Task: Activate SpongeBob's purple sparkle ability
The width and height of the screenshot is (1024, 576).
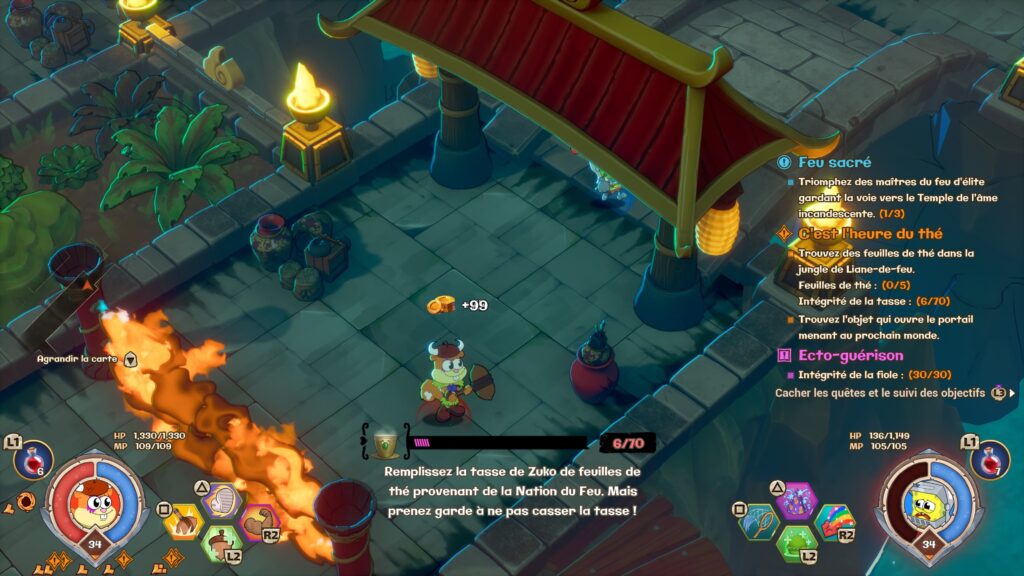Action: [x=797, y=500]
